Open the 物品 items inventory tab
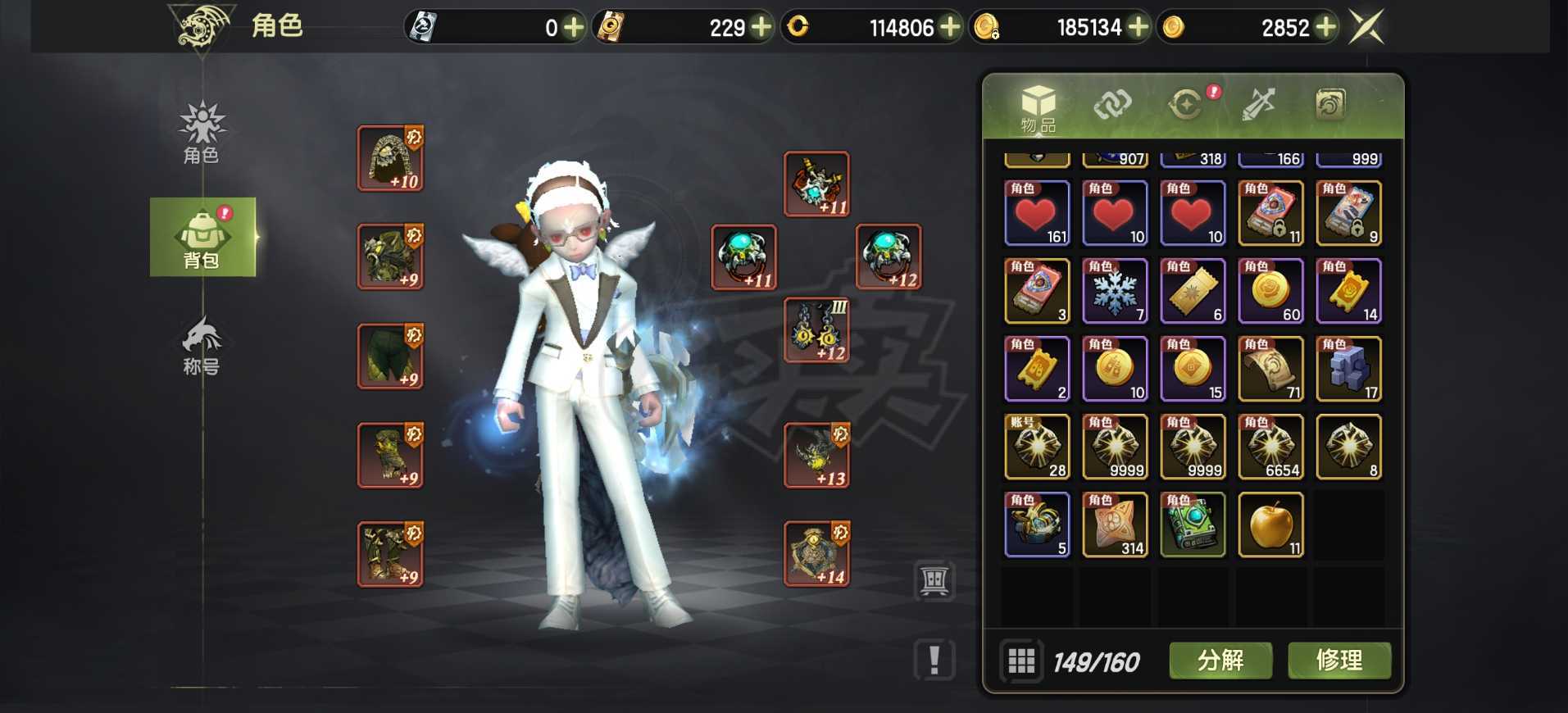 (x=1038, y=107)
